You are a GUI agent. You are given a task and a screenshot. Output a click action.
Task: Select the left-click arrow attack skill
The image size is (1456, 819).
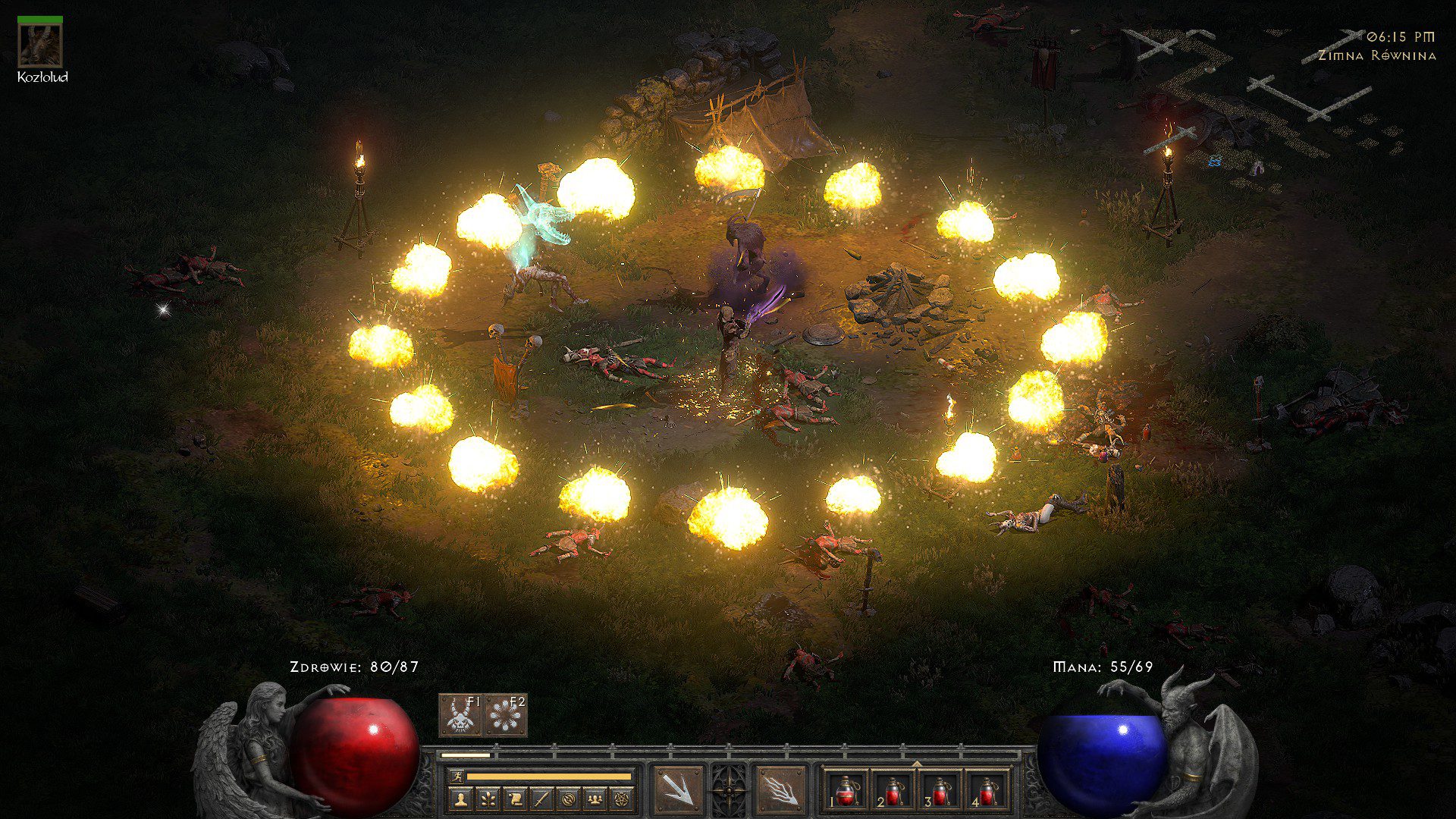click(x=678, y=790)
